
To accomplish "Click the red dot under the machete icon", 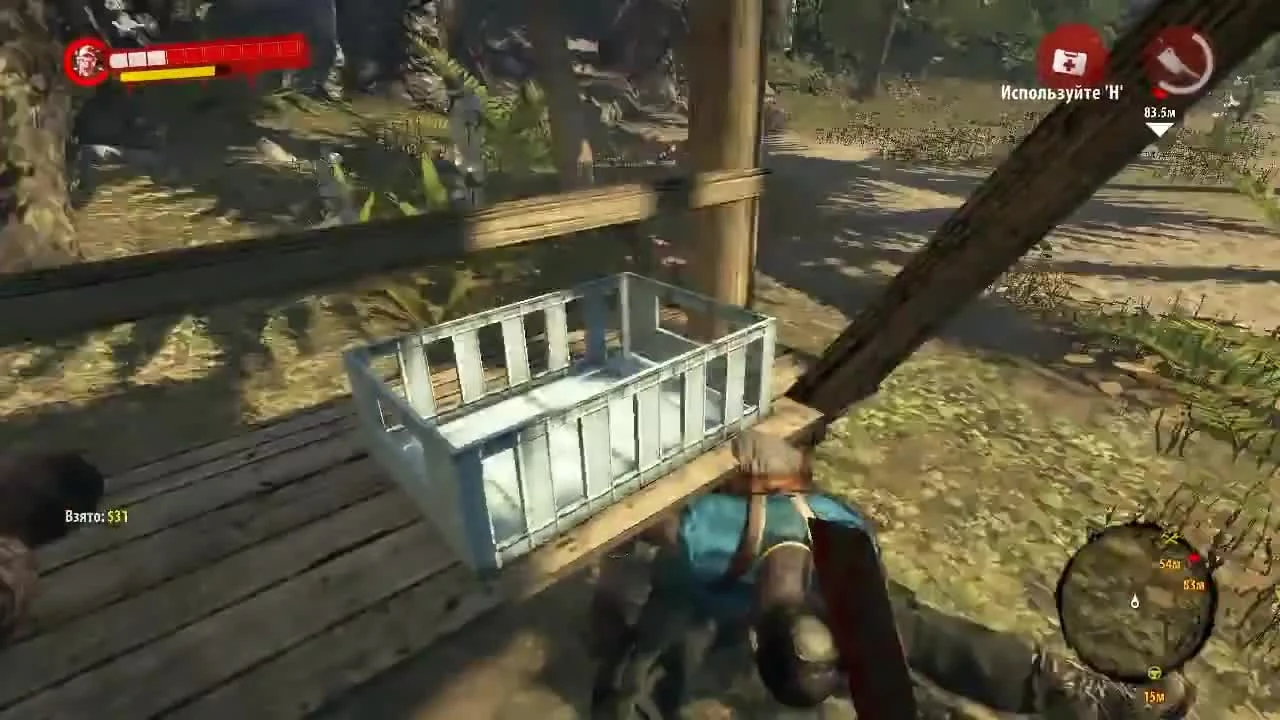I will 1157,92.
